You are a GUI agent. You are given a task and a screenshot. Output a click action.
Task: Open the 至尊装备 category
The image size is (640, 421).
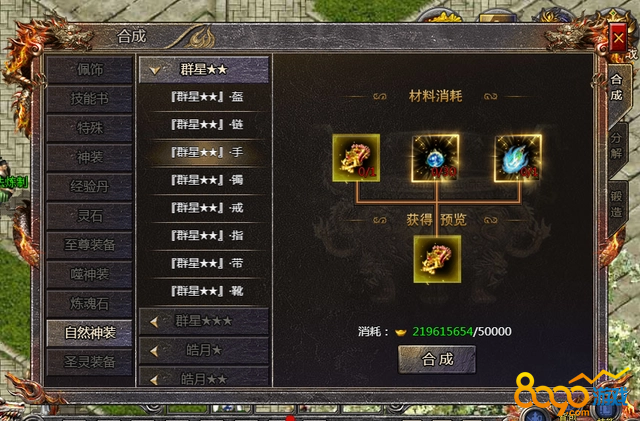90,244
